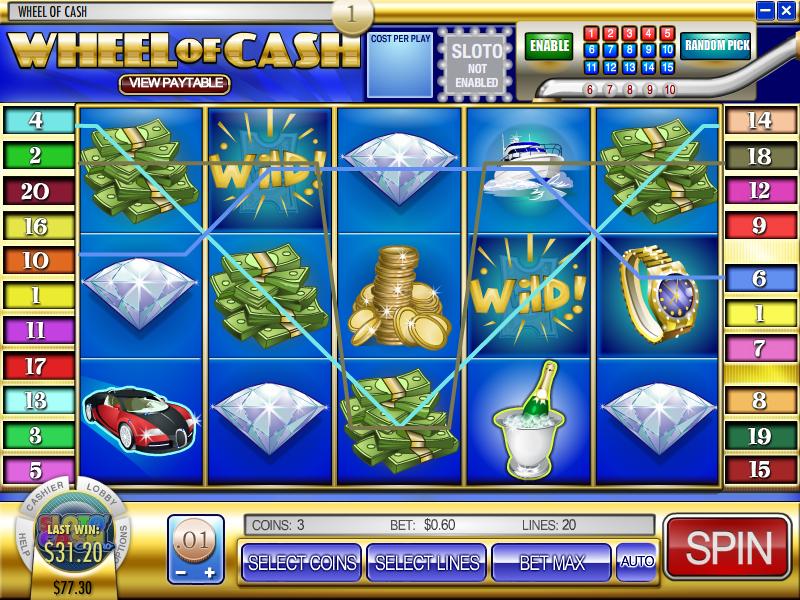Choose payline 20 marker
Screen dimensions: 800x600
click(x=37, y=191)
